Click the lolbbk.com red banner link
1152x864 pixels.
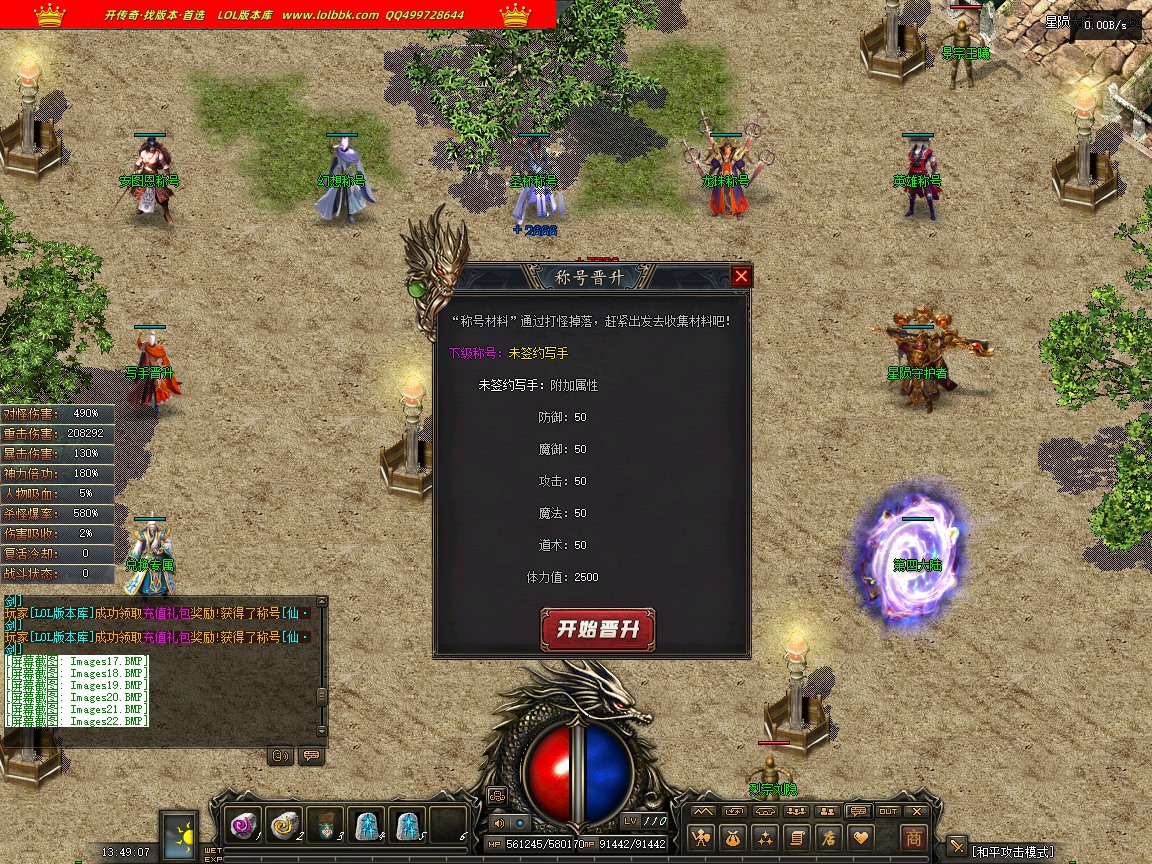278,14
